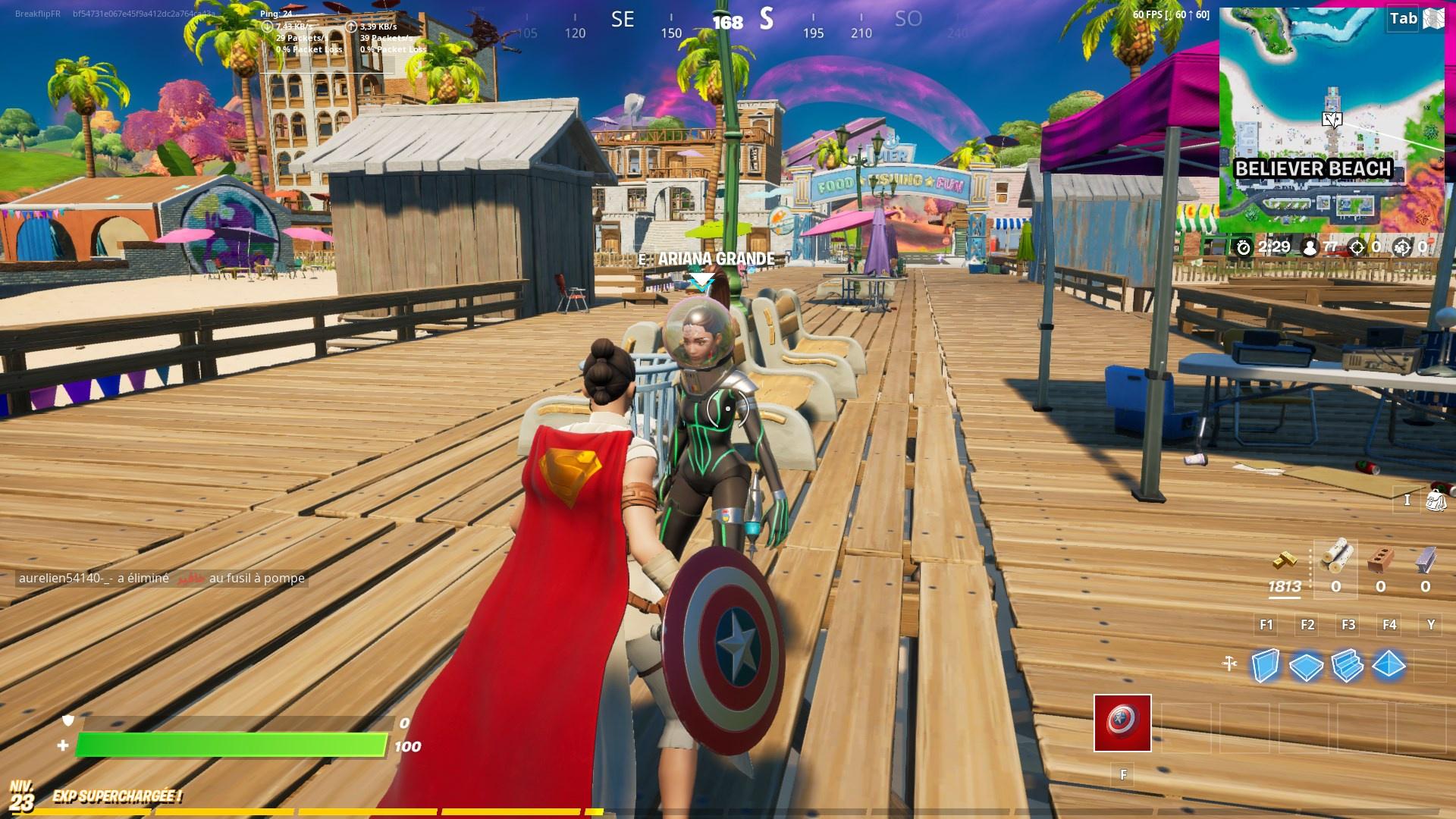This screenshot has height=819, width=1456.
Task: Click the repair tool hammer icon
Action: 1229,664
